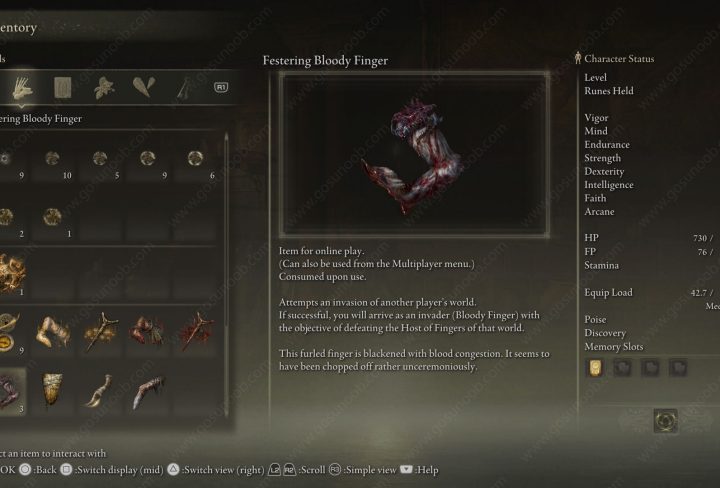This screenshot has height=488, width=720.
Task: Select the round item stack of 5
Action: click(101, 159)
